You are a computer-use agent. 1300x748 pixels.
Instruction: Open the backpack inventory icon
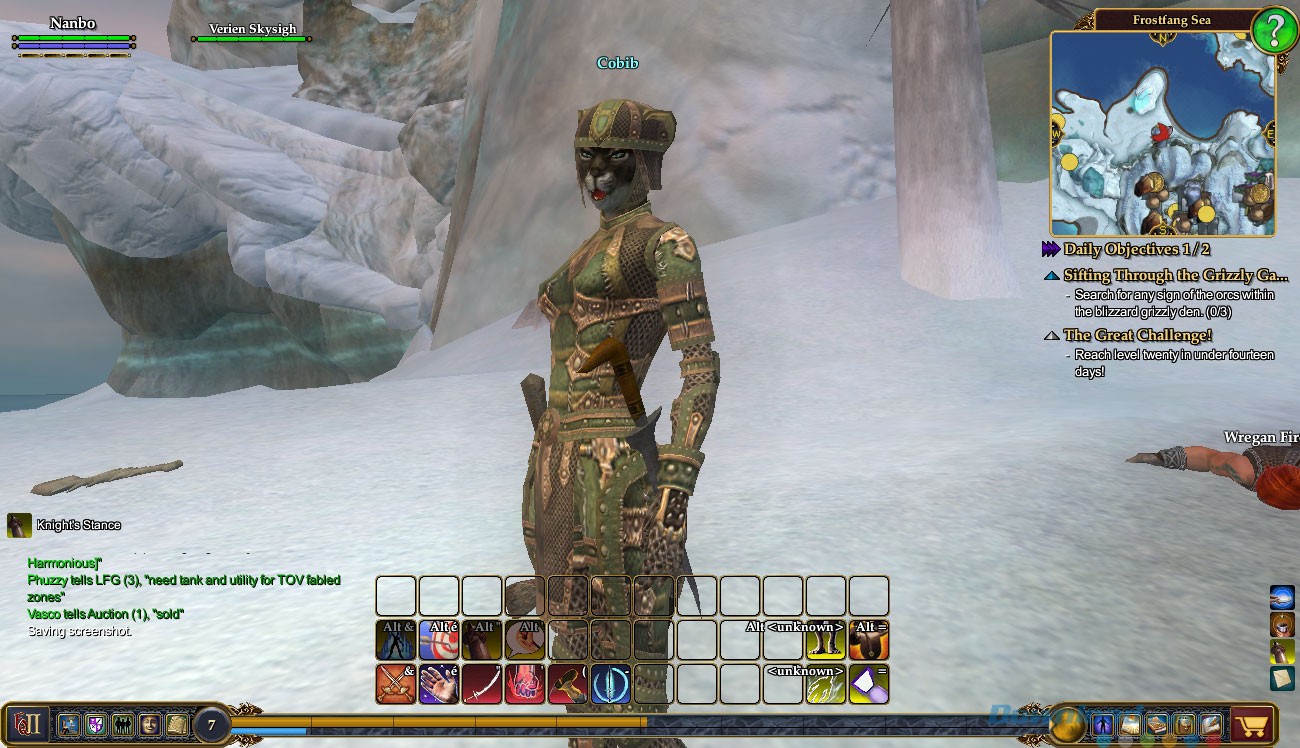coord(1184,724)
